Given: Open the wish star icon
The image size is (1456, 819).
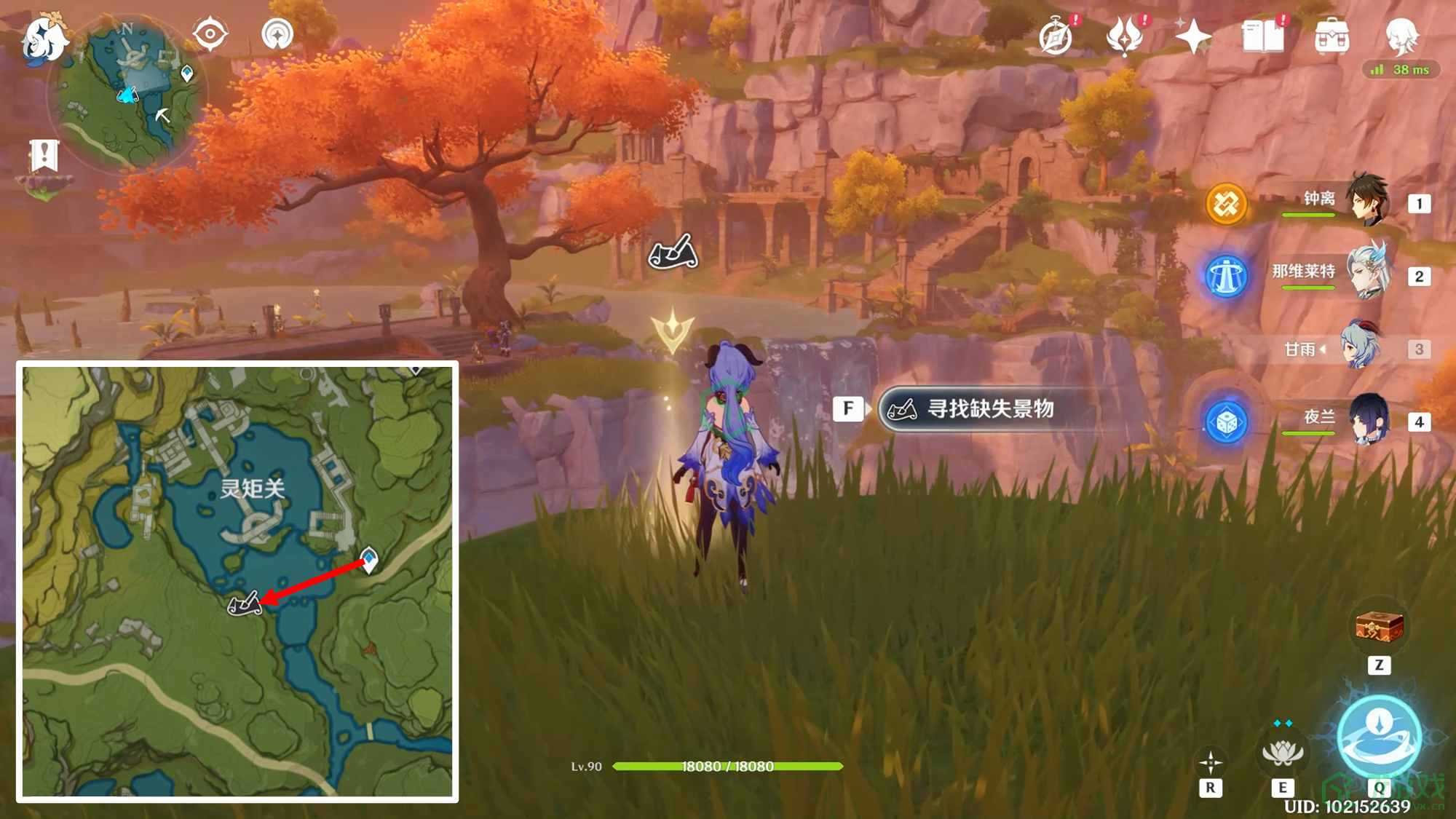Looking at the screenshot, I should pyautogui.click(x=1192, y=36).
